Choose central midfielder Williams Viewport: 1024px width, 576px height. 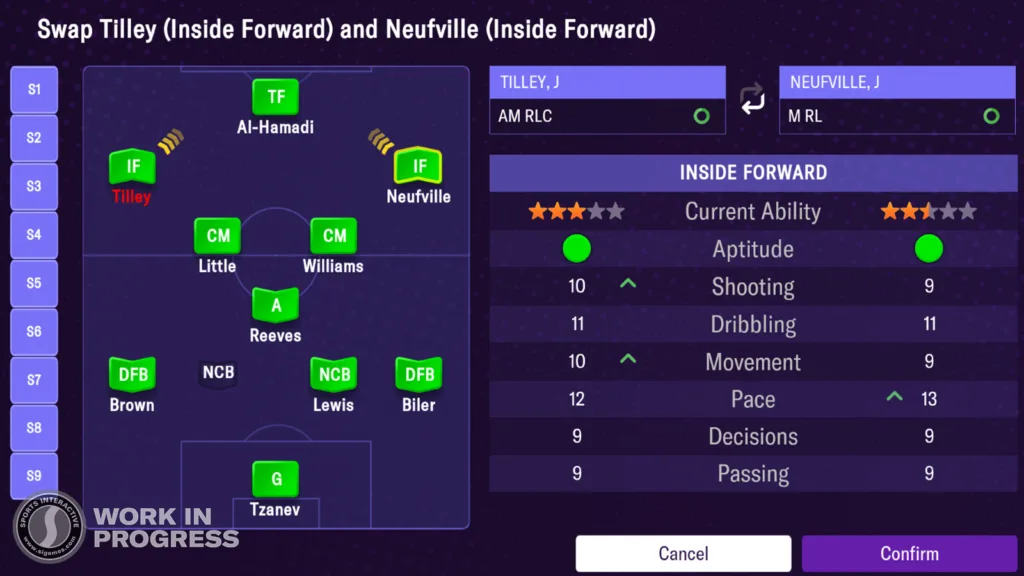334,237
